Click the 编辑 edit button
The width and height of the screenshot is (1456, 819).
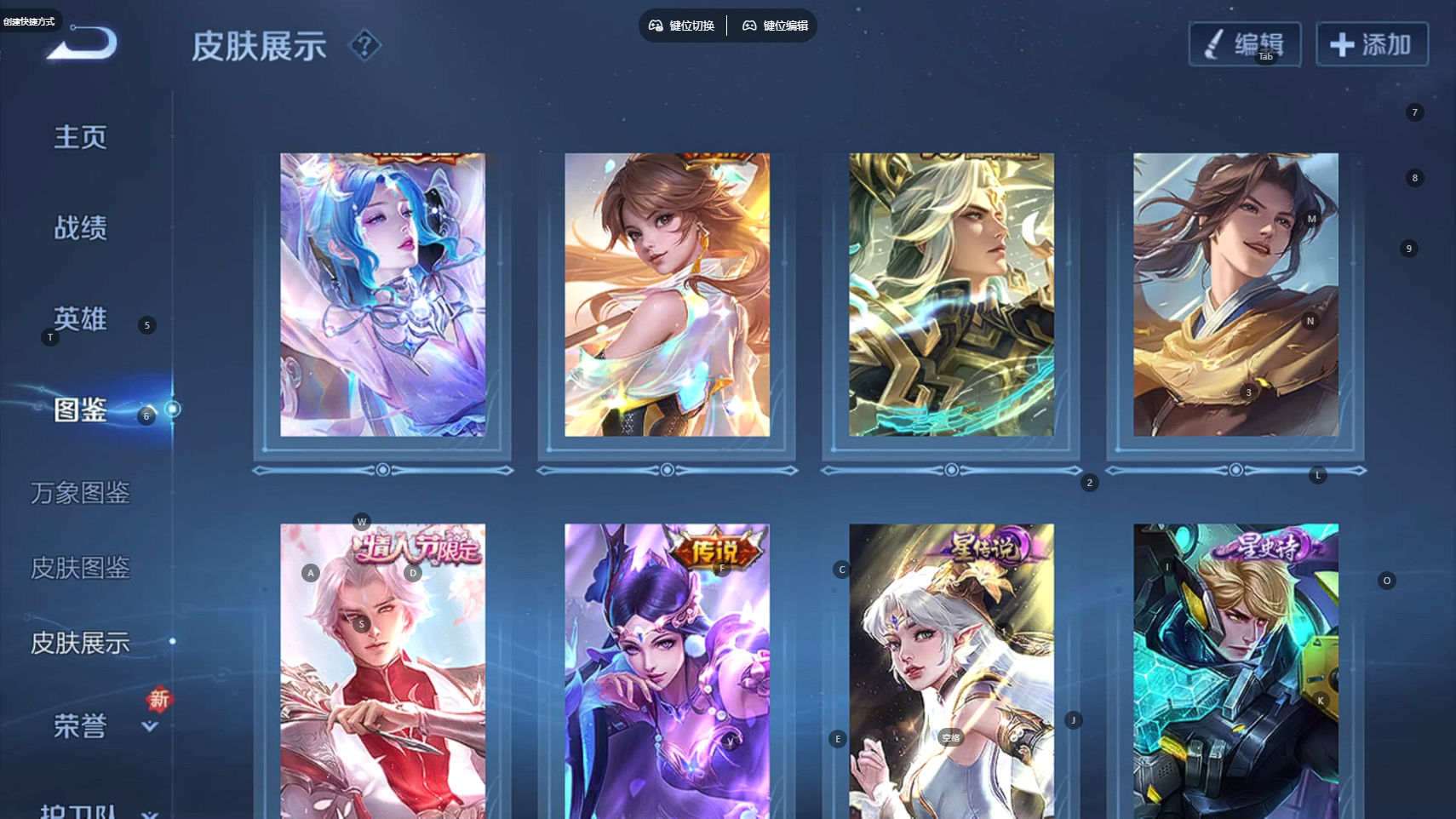point(1244,44)
